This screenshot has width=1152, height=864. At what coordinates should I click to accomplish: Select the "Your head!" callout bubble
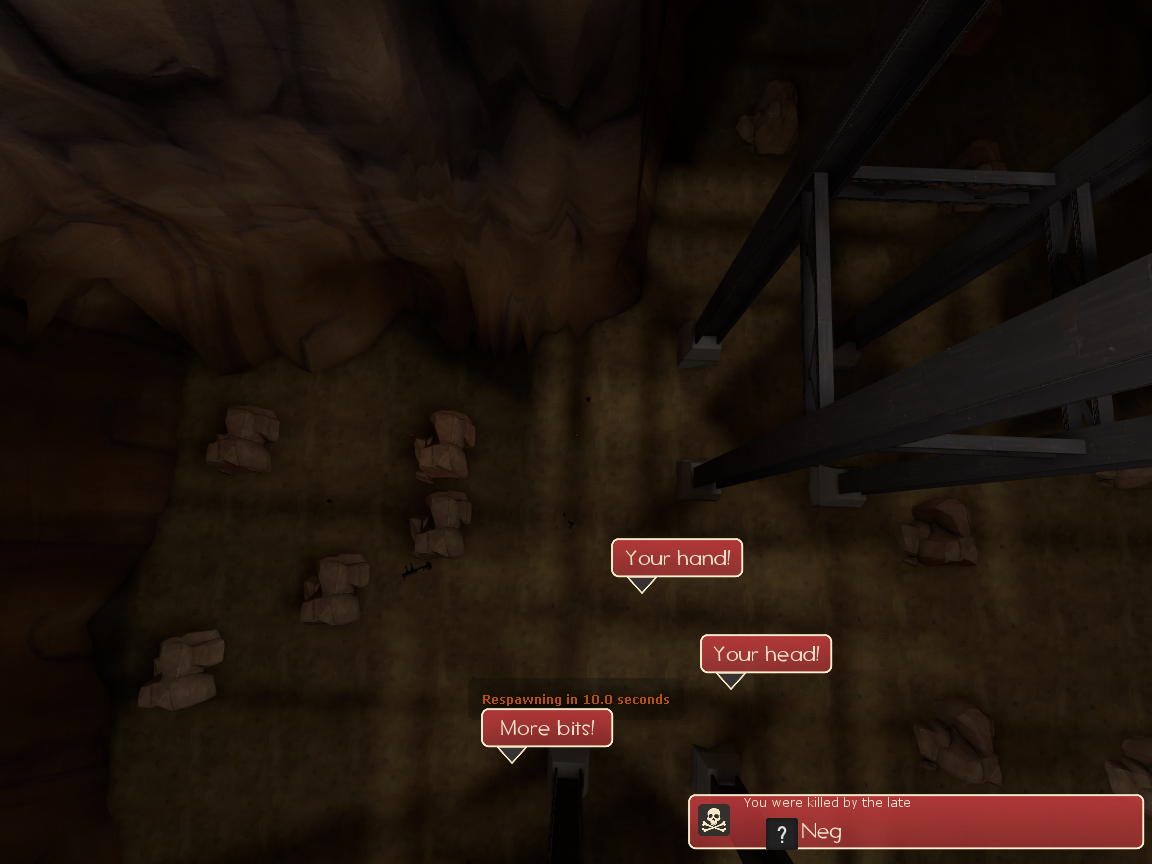point(766,654)
